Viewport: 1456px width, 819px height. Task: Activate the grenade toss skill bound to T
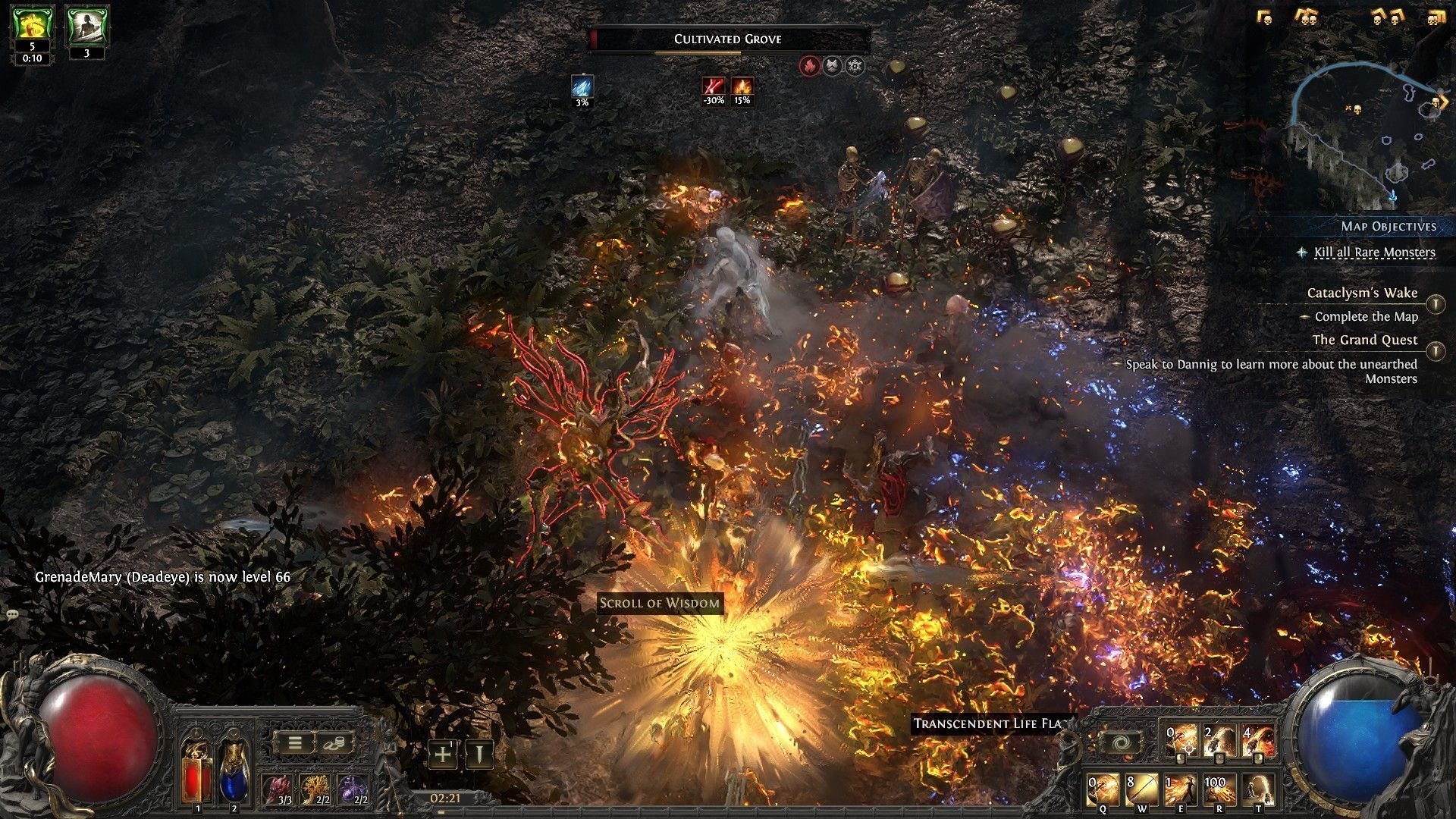pyautogui.click(x=1257, y=789)
